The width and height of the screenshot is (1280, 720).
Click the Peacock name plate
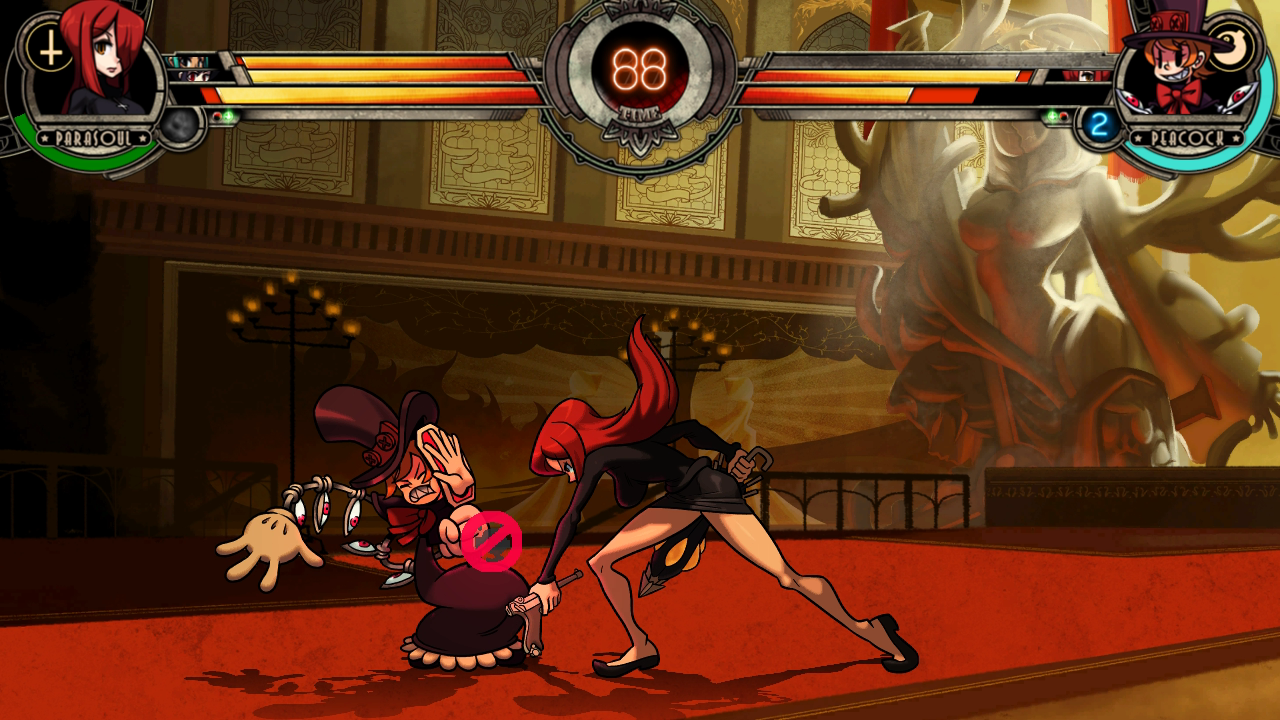pos(1185,138)
